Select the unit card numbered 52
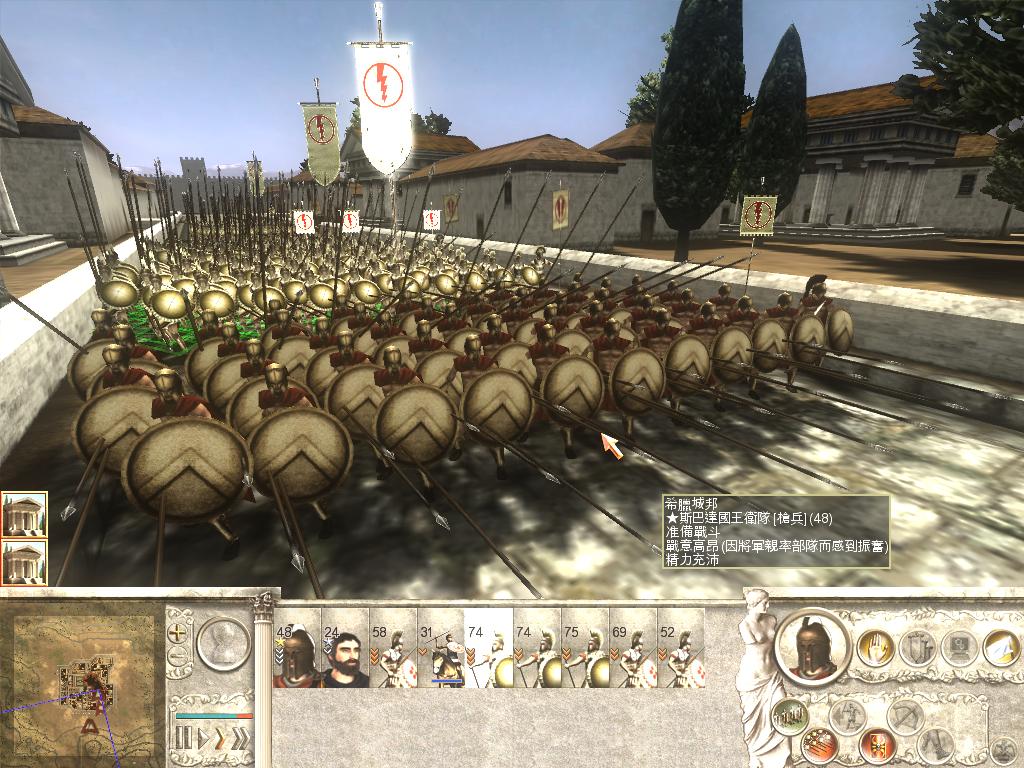This screenshot has height=768, width=1024. point(681,656)
